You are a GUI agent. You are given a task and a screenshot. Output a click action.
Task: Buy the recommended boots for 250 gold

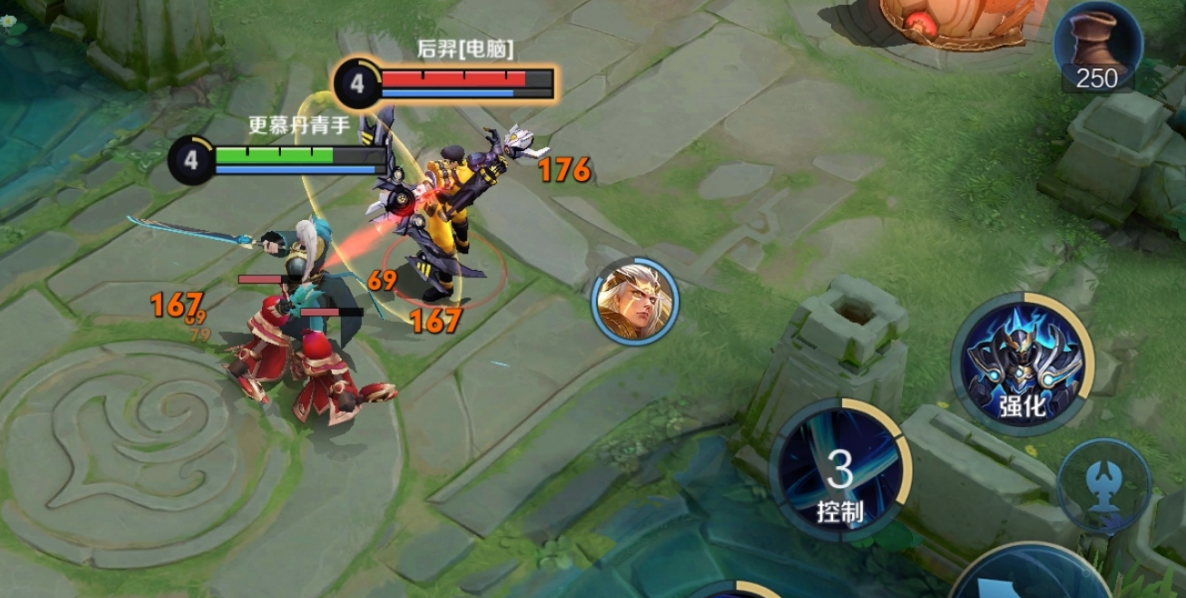coord(1097,47)
